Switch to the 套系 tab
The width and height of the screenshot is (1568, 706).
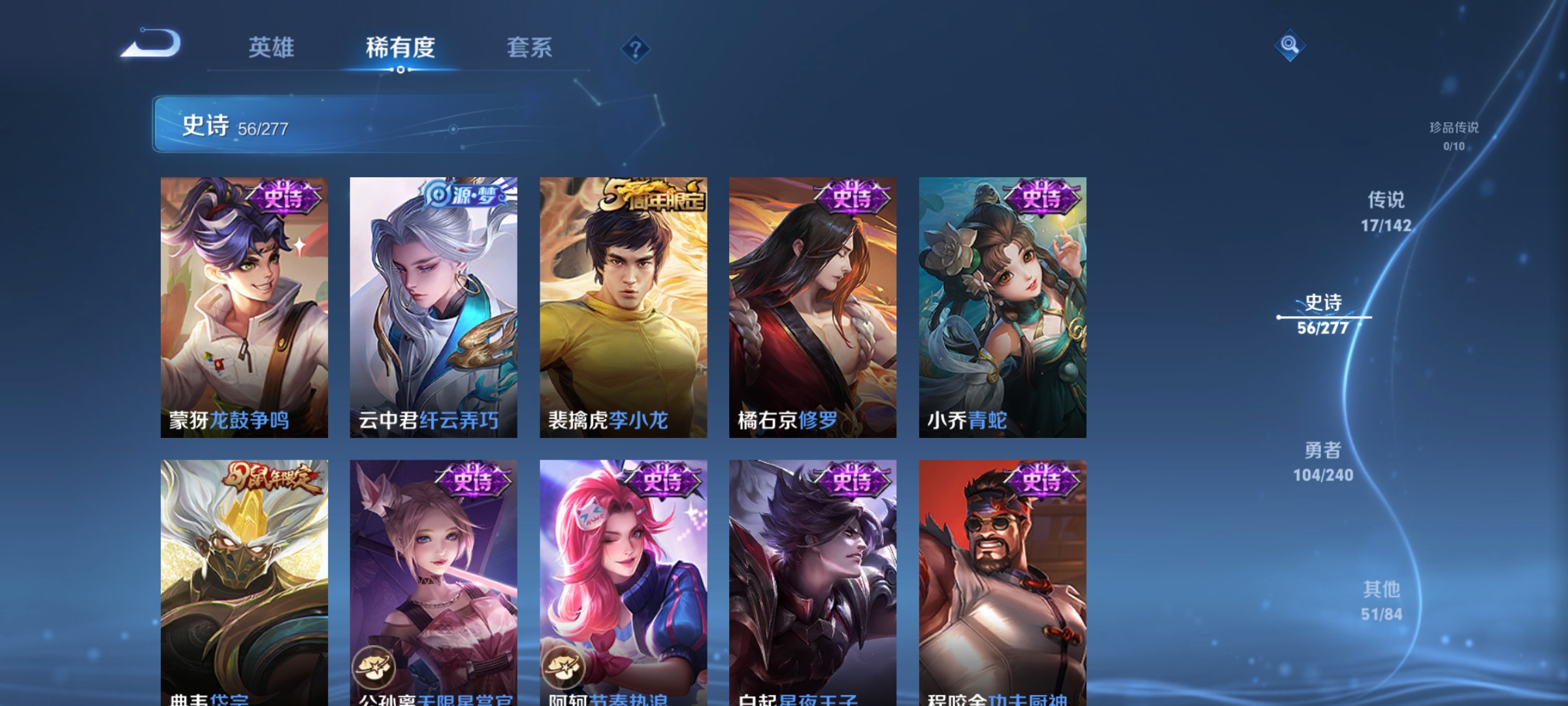pyautogui.click(x=530, y=48)
